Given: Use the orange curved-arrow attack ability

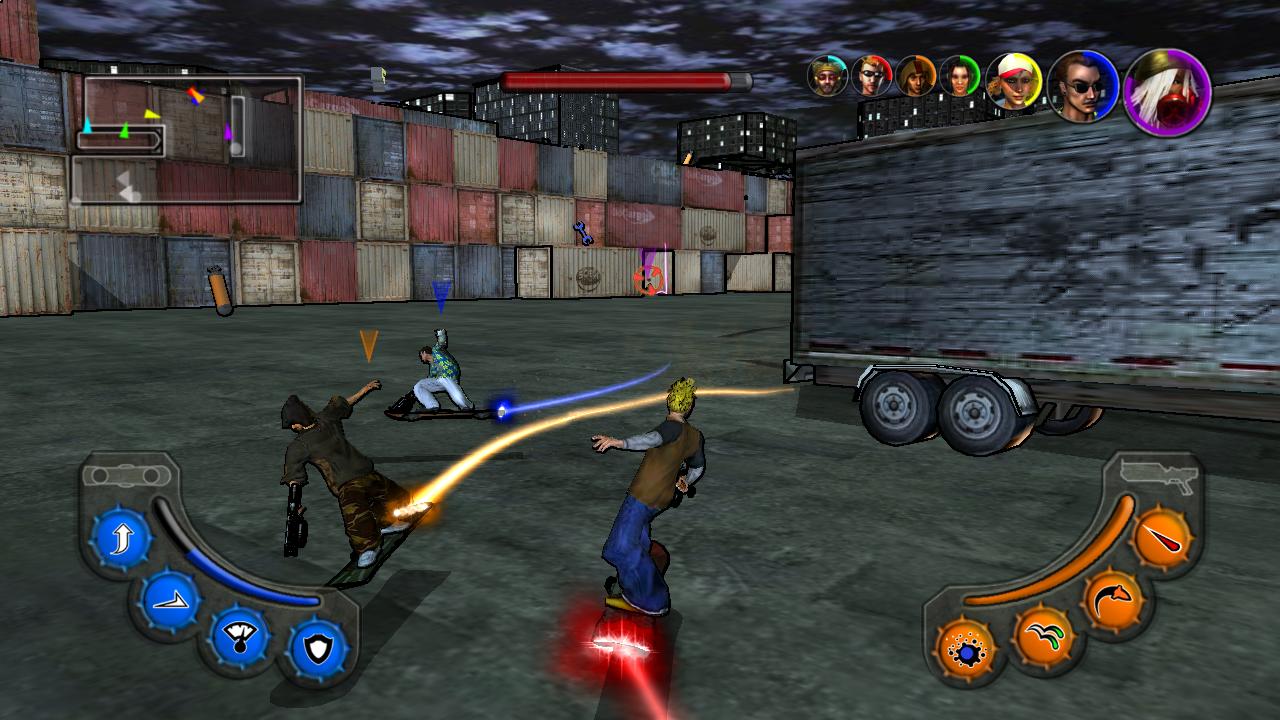Looking at the screenshot, I should point(1113,602).
